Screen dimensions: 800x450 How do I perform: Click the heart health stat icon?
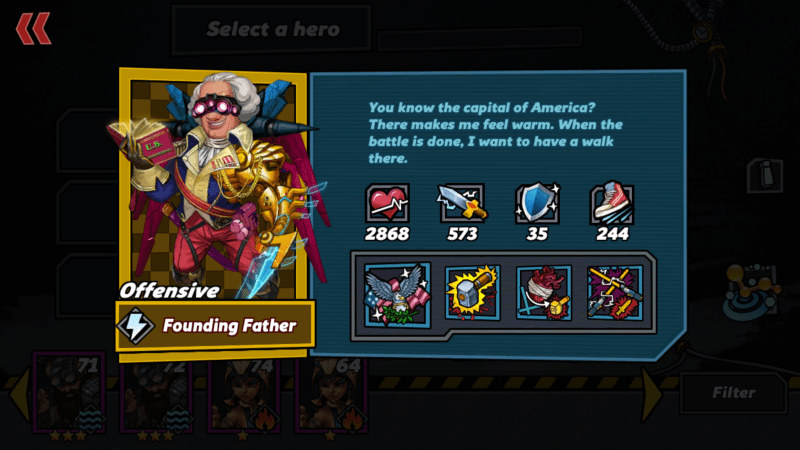click(387, 203)
